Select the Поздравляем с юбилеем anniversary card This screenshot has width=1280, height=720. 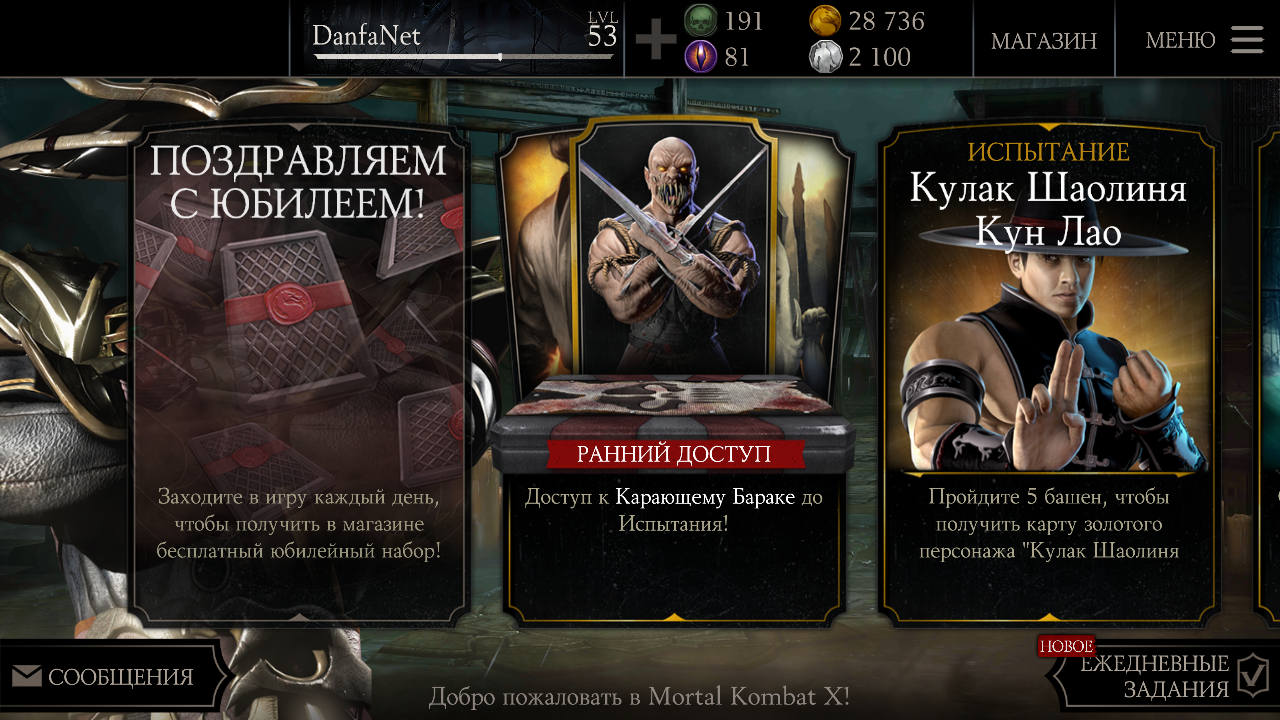pyautogui.click(x=299, y=370)
